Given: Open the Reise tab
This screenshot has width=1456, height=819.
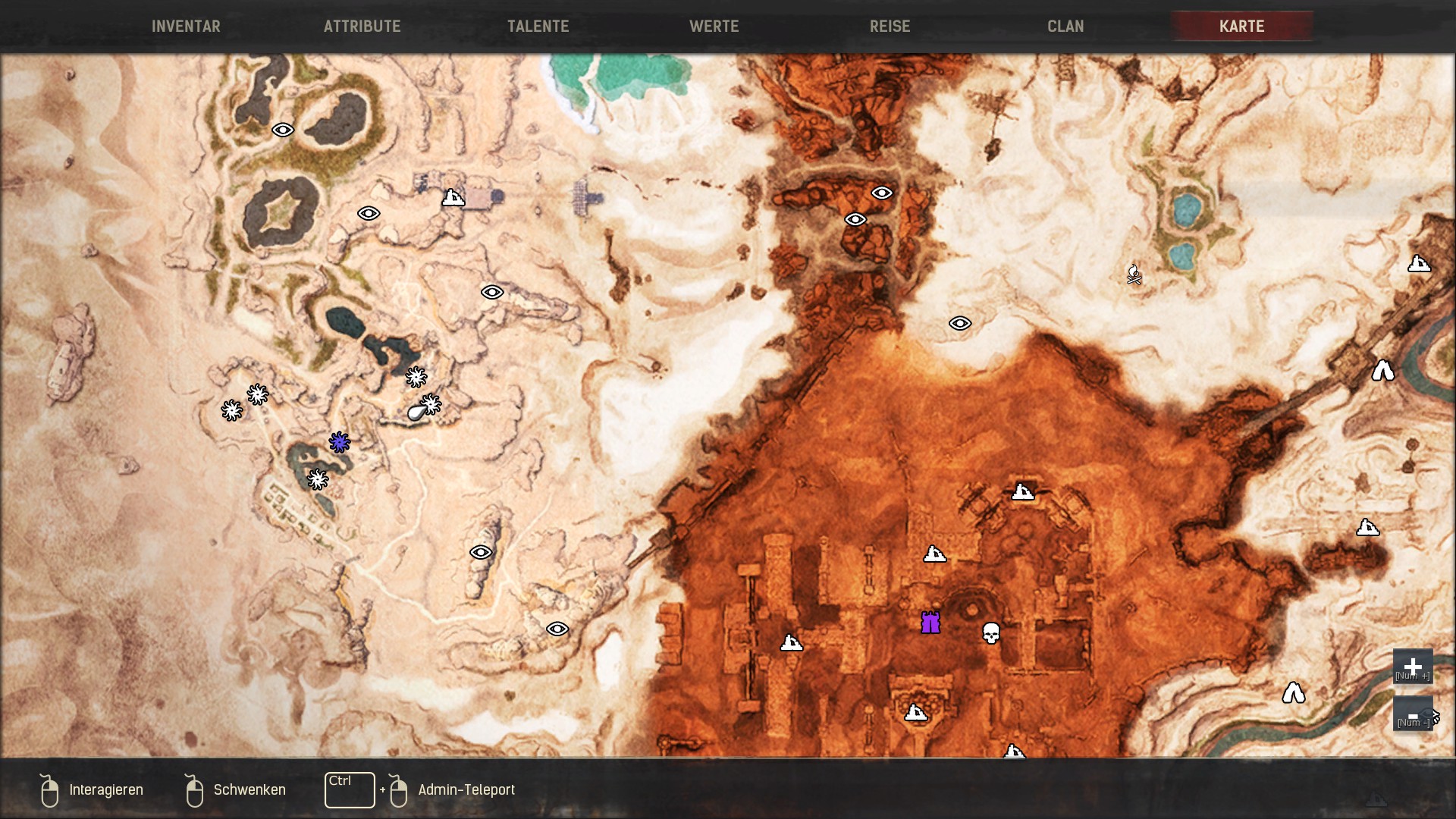Looking at the screenshot, I should (890, 27).
